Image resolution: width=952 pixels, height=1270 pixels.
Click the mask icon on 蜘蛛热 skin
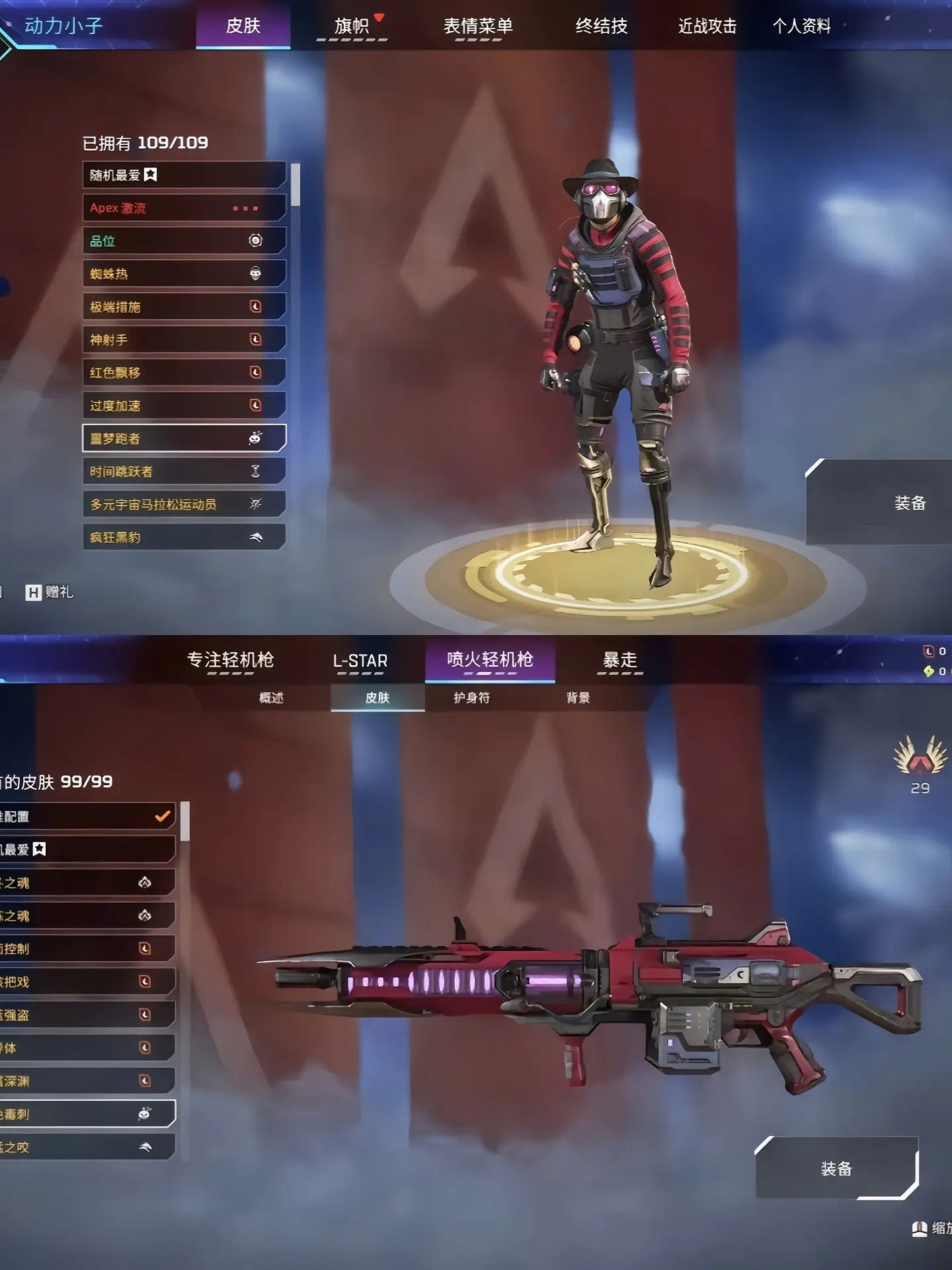pos(257,273)
